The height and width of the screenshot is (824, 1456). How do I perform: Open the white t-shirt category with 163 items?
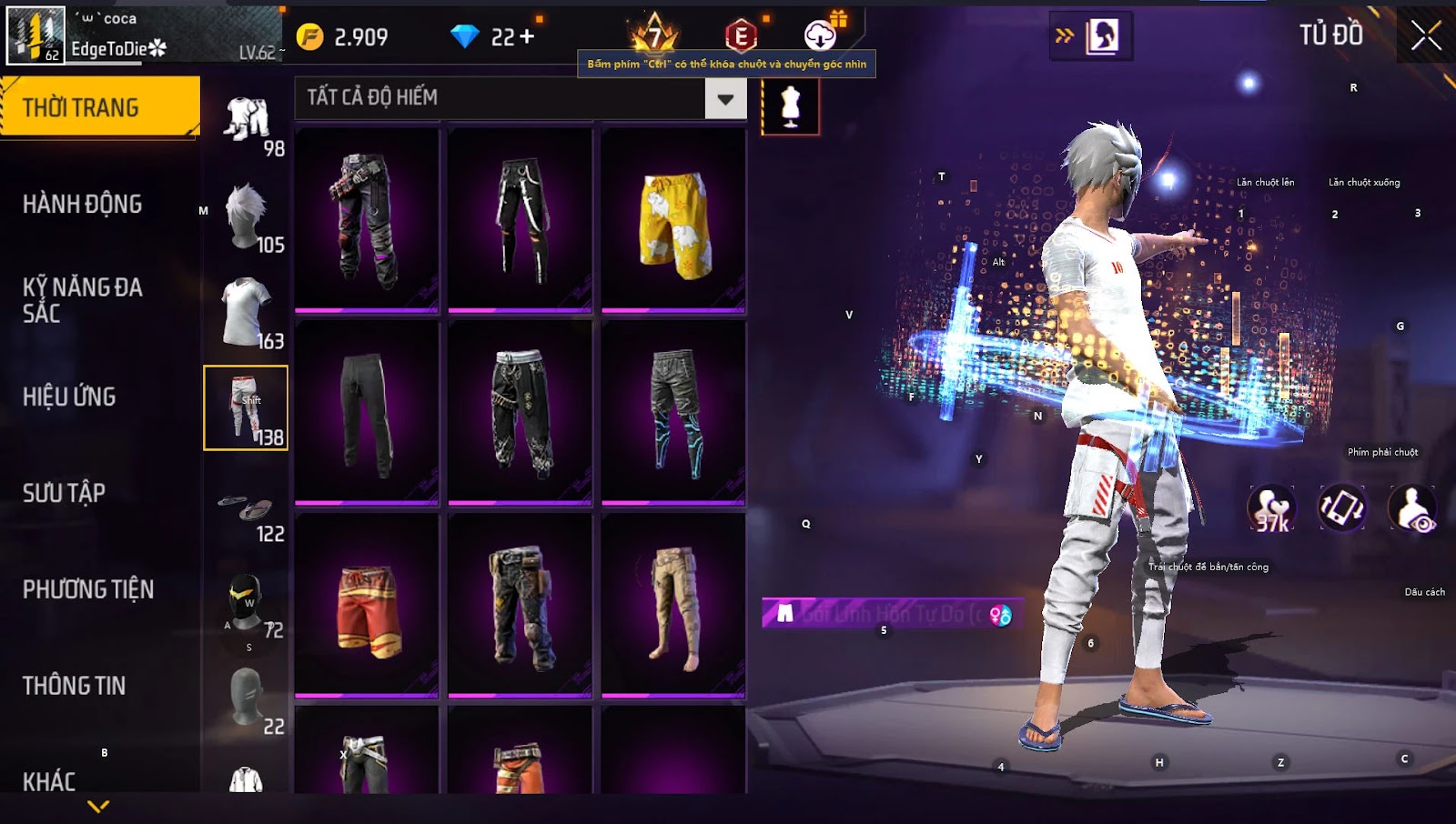(x=246, y=314)
